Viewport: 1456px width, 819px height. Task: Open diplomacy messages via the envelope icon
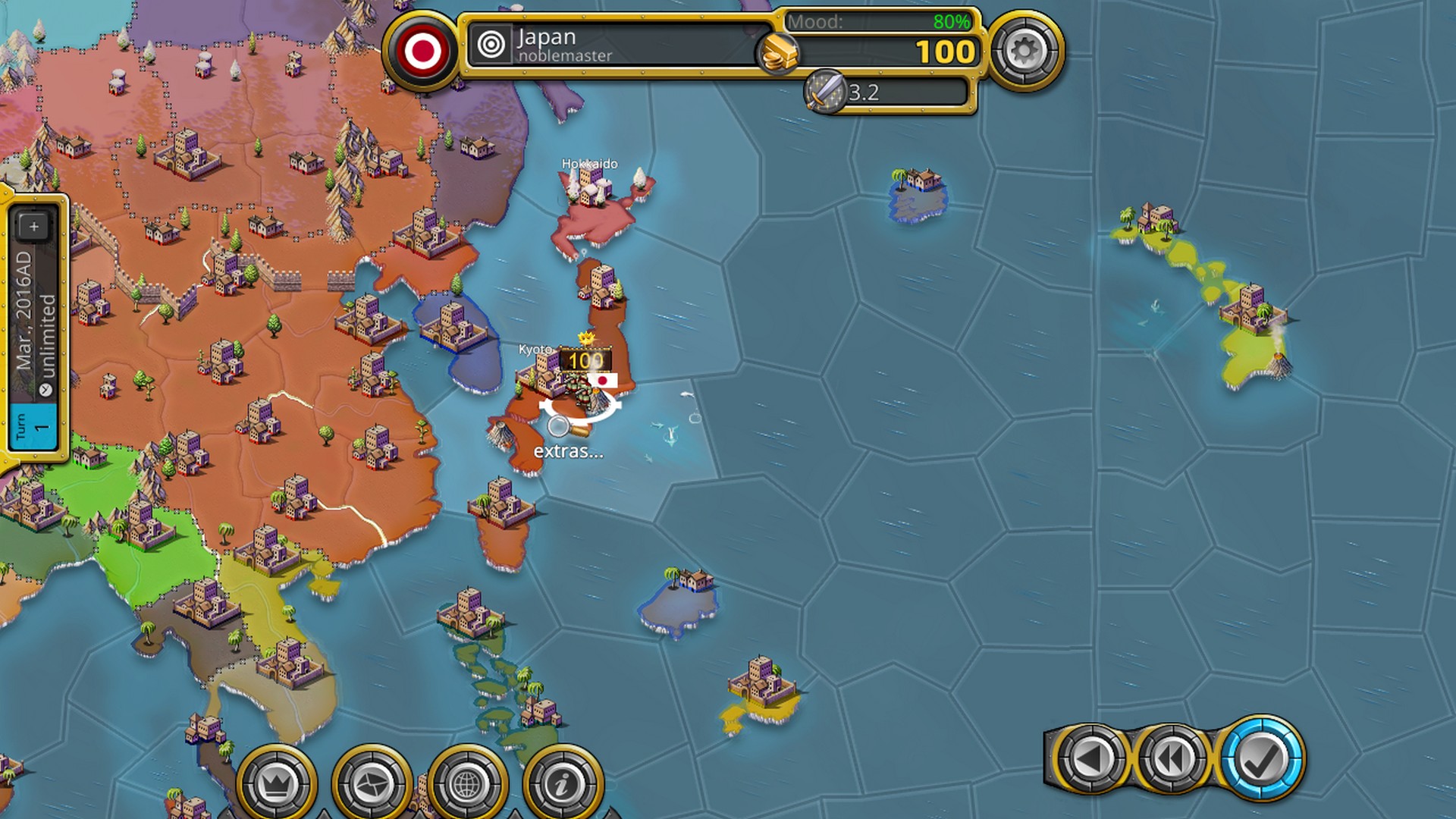372,780
